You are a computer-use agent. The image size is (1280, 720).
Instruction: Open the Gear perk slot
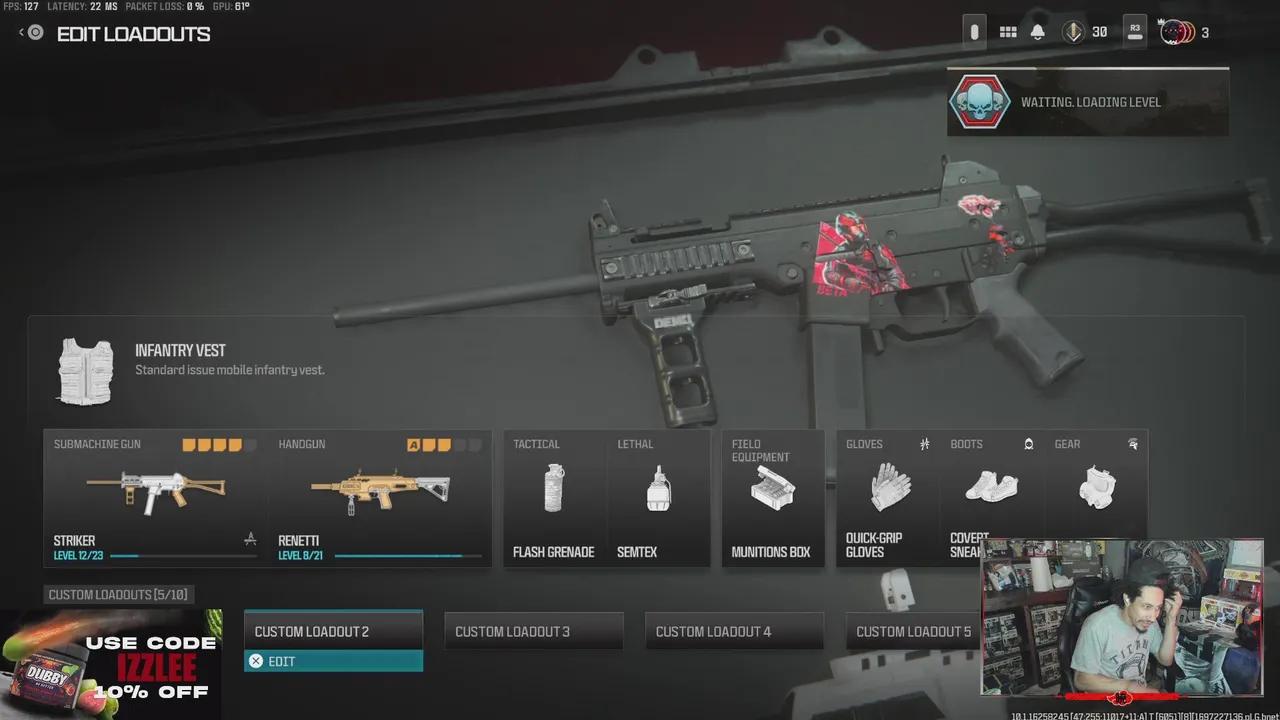pos(1096,490)
